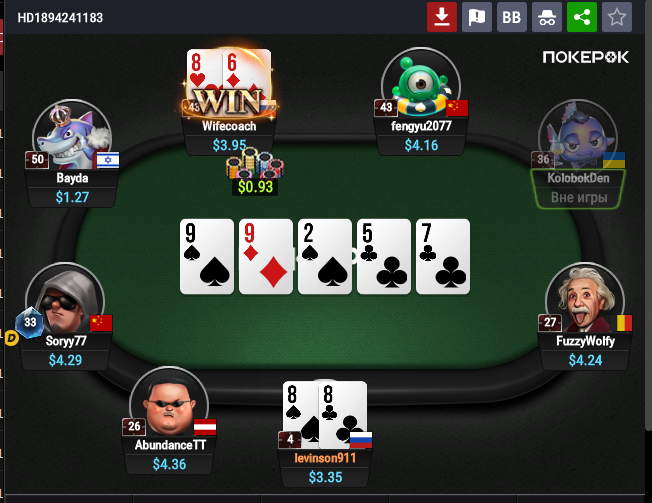
Task: Download the hand history with the red button
Action: (x=441, y=17)
